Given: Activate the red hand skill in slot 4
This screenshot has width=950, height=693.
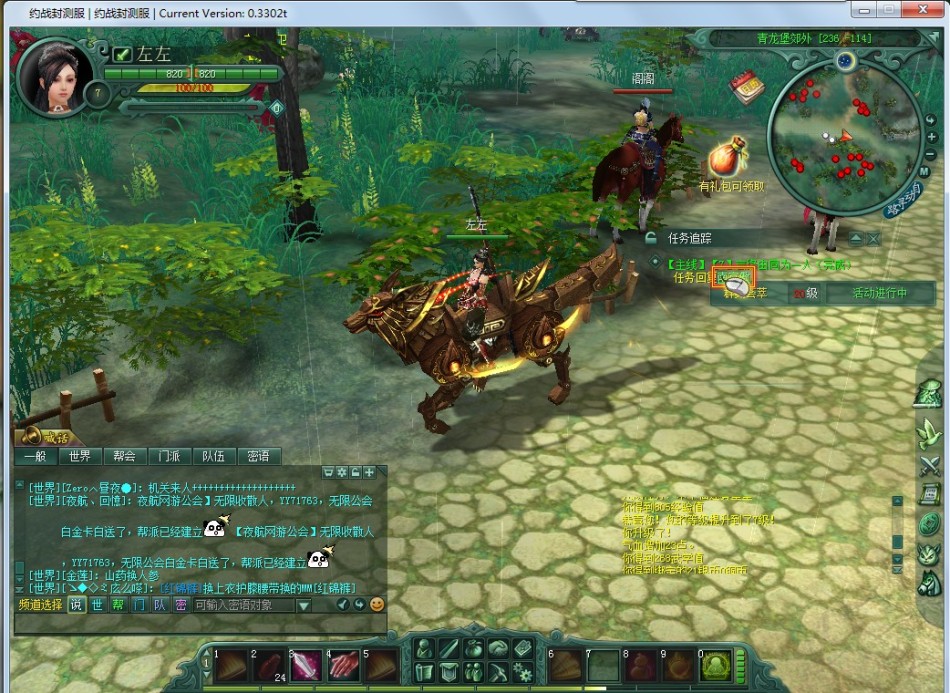Looking at the screenshot, I should click(344, 664).
